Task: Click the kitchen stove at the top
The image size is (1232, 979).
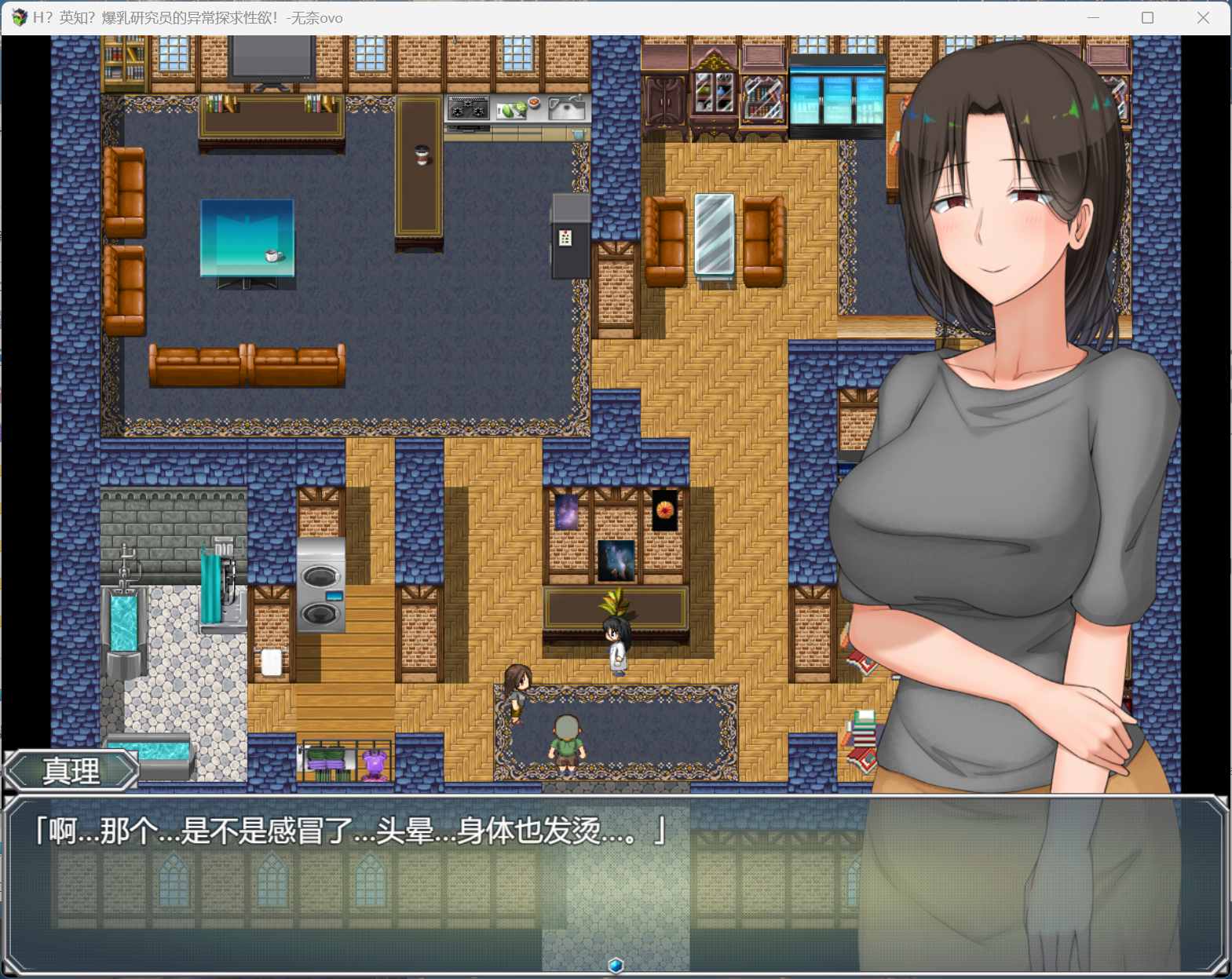Action: 469,109
